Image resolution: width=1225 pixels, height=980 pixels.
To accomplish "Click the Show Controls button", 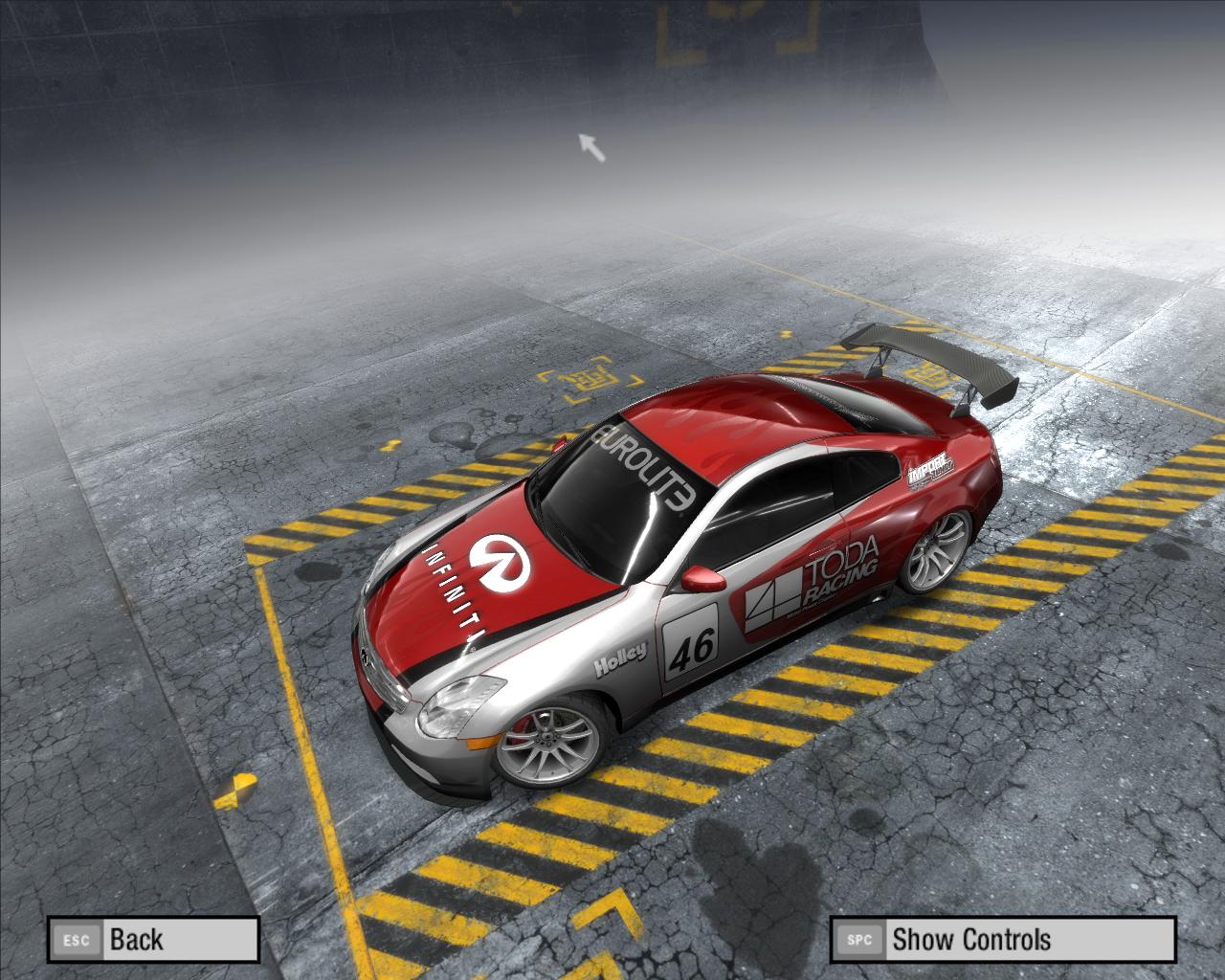I will 1001,939.
